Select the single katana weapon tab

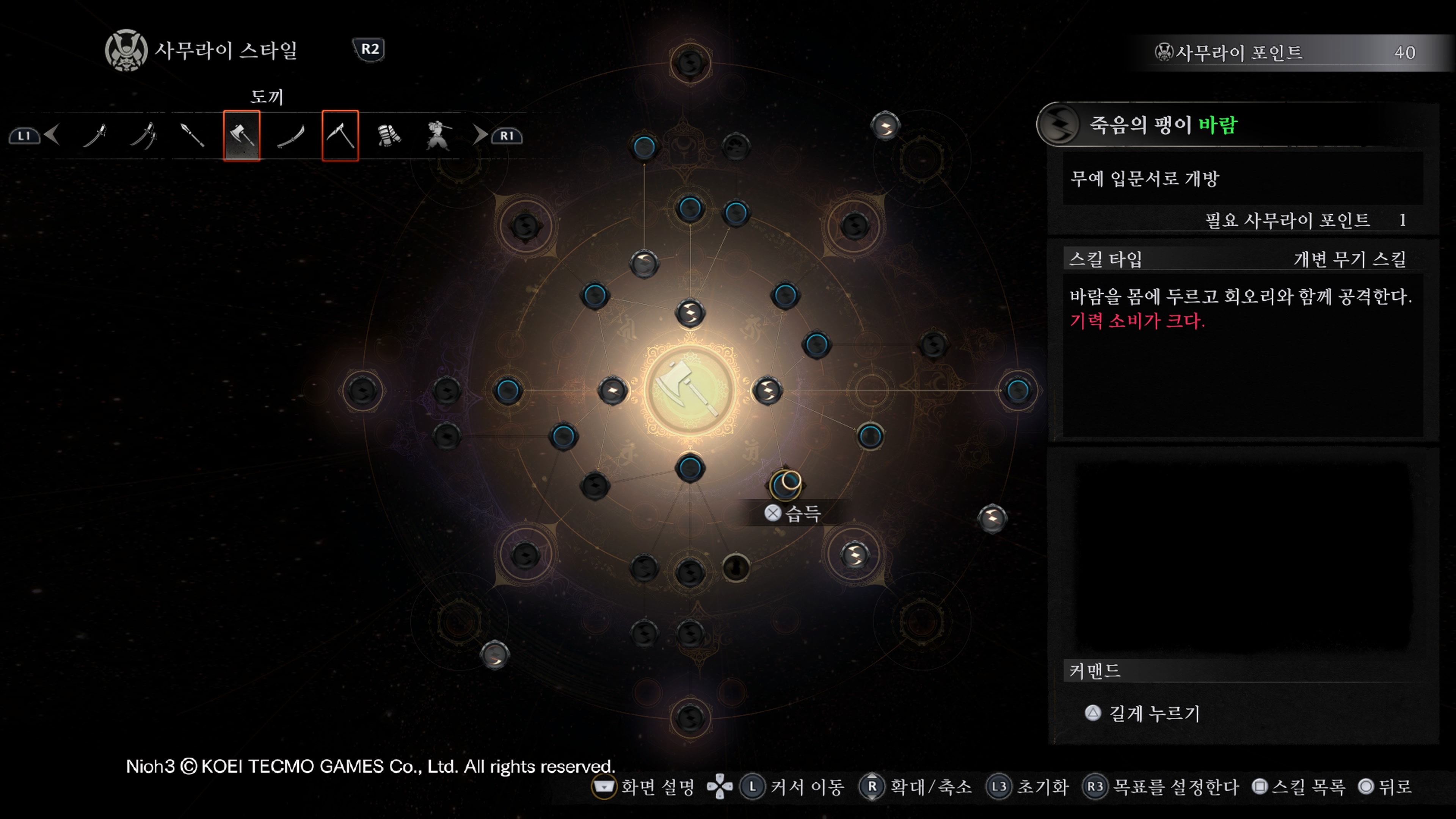[x=95, y=136]
